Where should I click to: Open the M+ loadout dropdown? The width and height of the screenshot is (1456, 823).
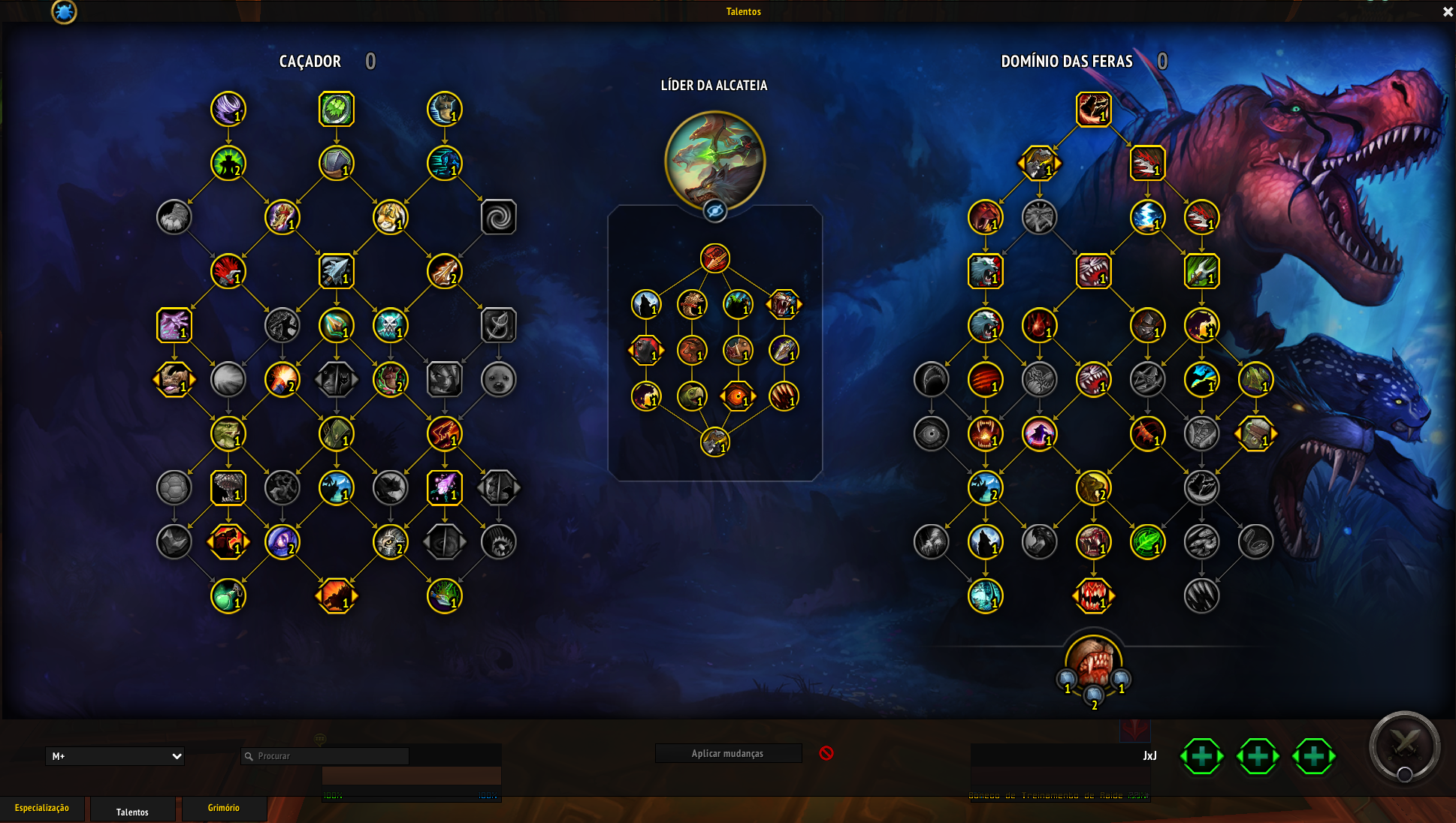(x=115, y=756)
